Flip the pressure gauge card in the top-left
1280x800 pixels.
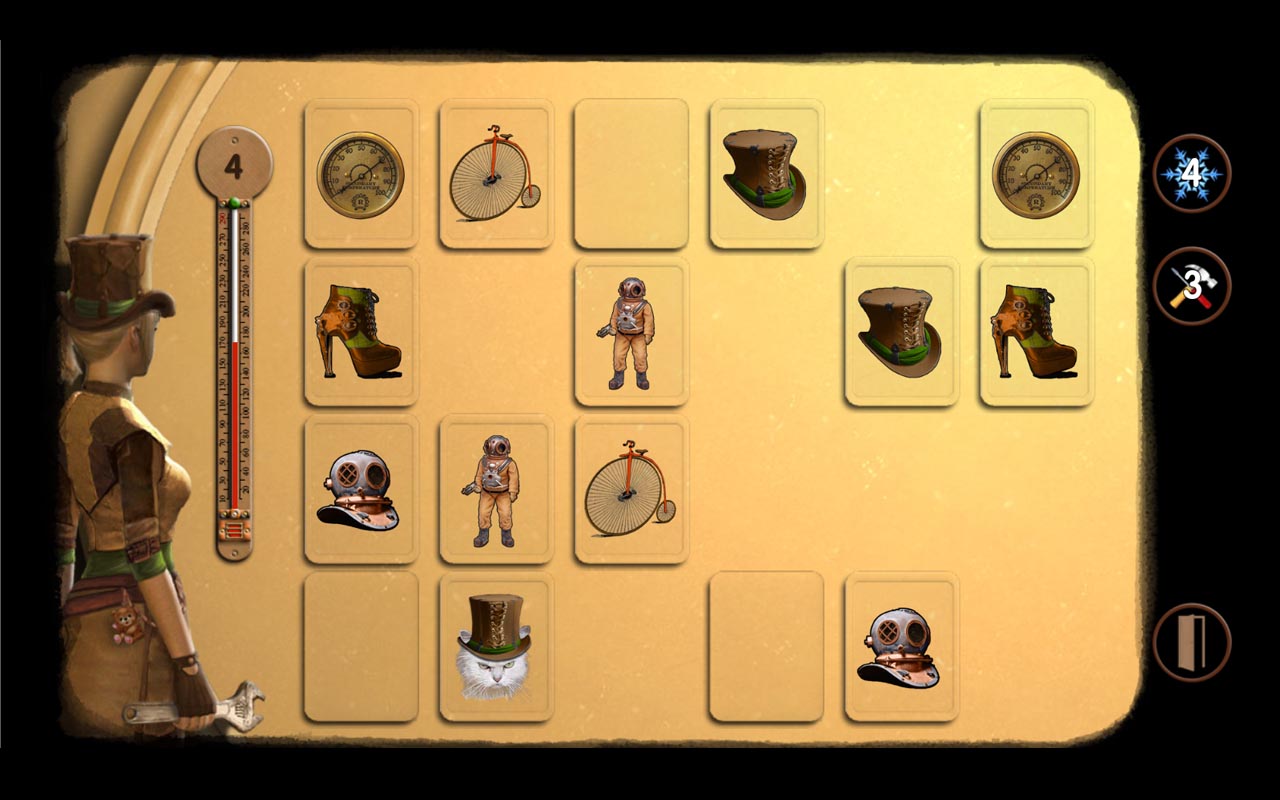point(361,173)
